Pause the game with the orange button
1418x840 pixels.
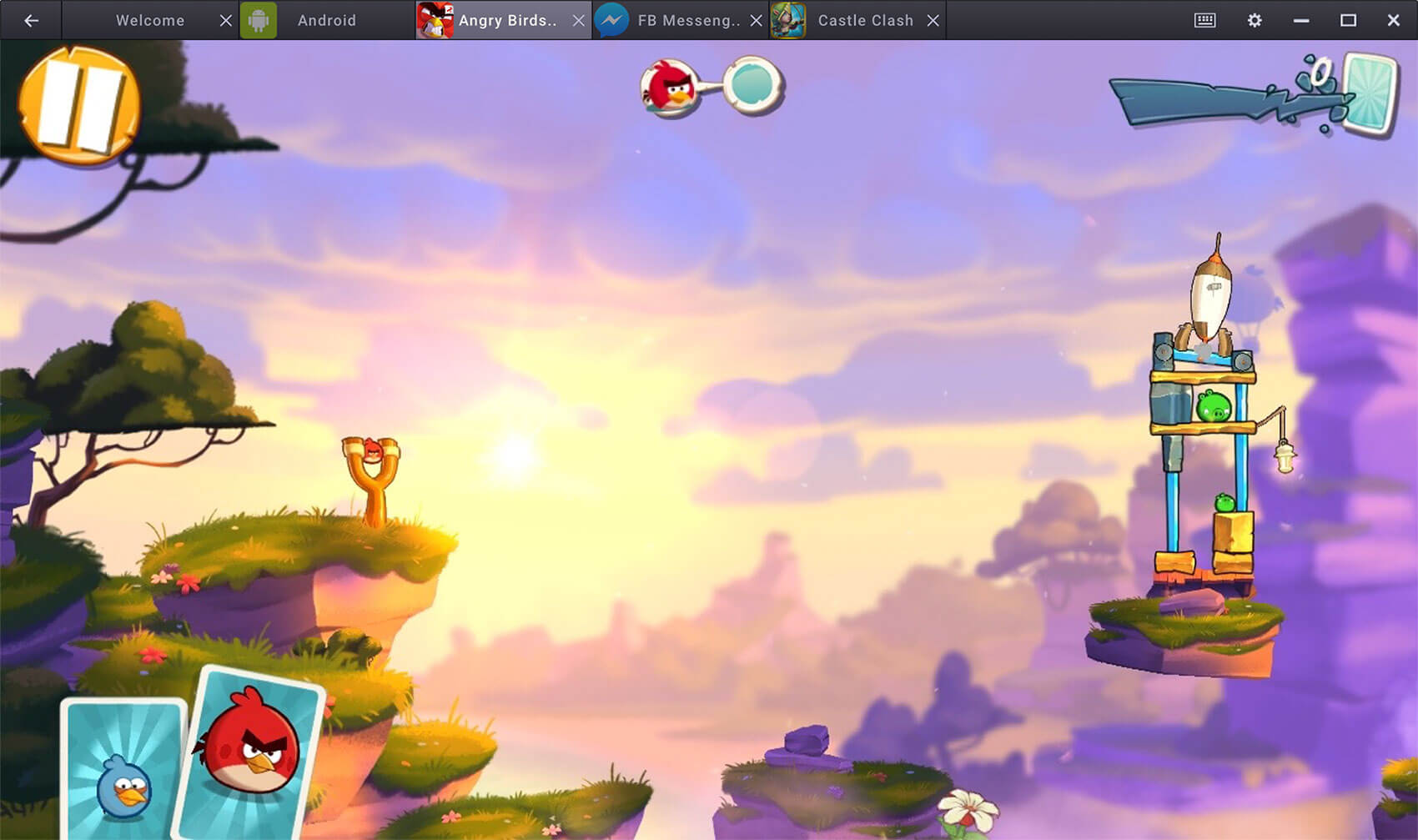[79, 104]
